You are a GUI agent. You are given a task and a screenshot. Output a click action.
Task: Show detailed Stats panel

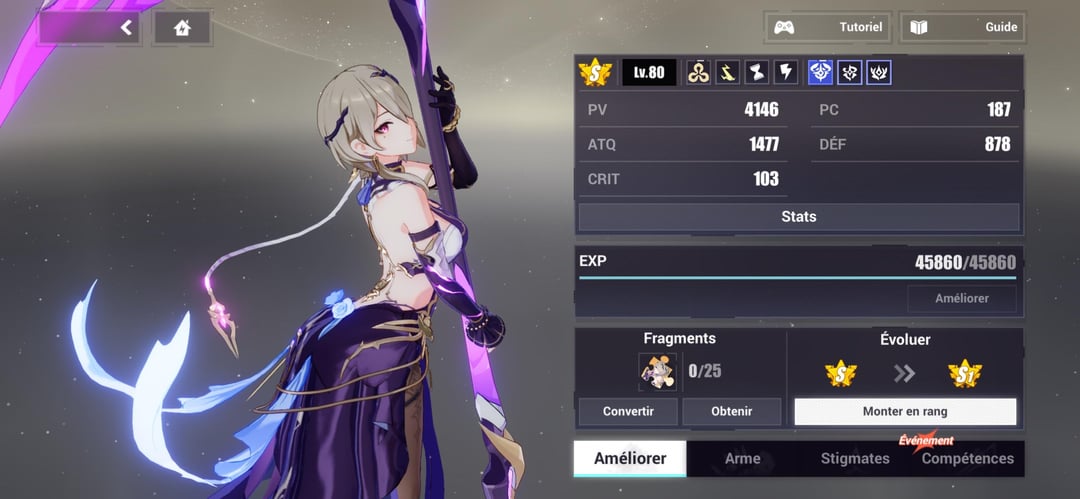(798, 217)
